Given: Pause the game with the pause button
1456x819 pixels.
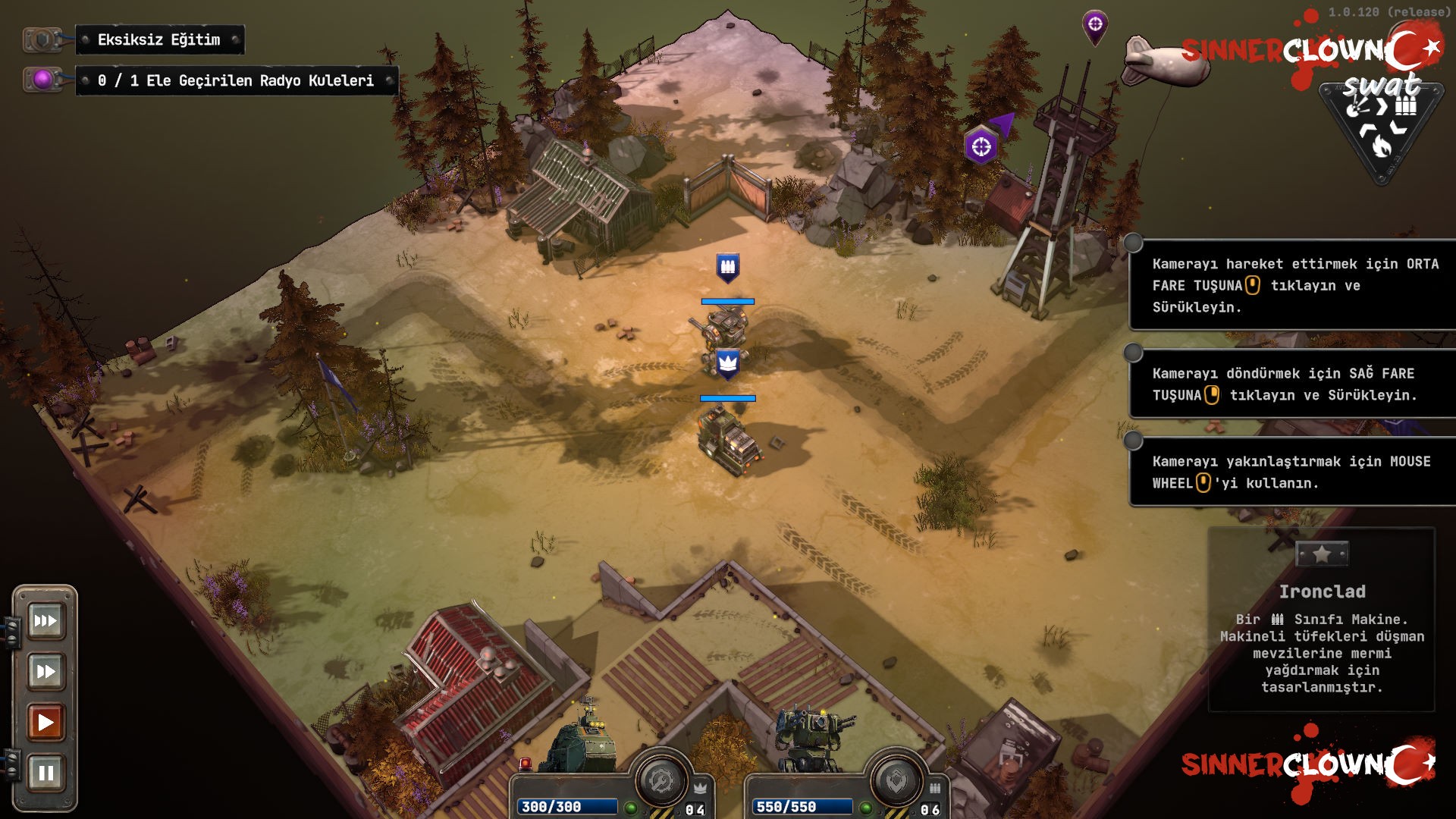Looking at the screenshot, I should tap(45, 773).
